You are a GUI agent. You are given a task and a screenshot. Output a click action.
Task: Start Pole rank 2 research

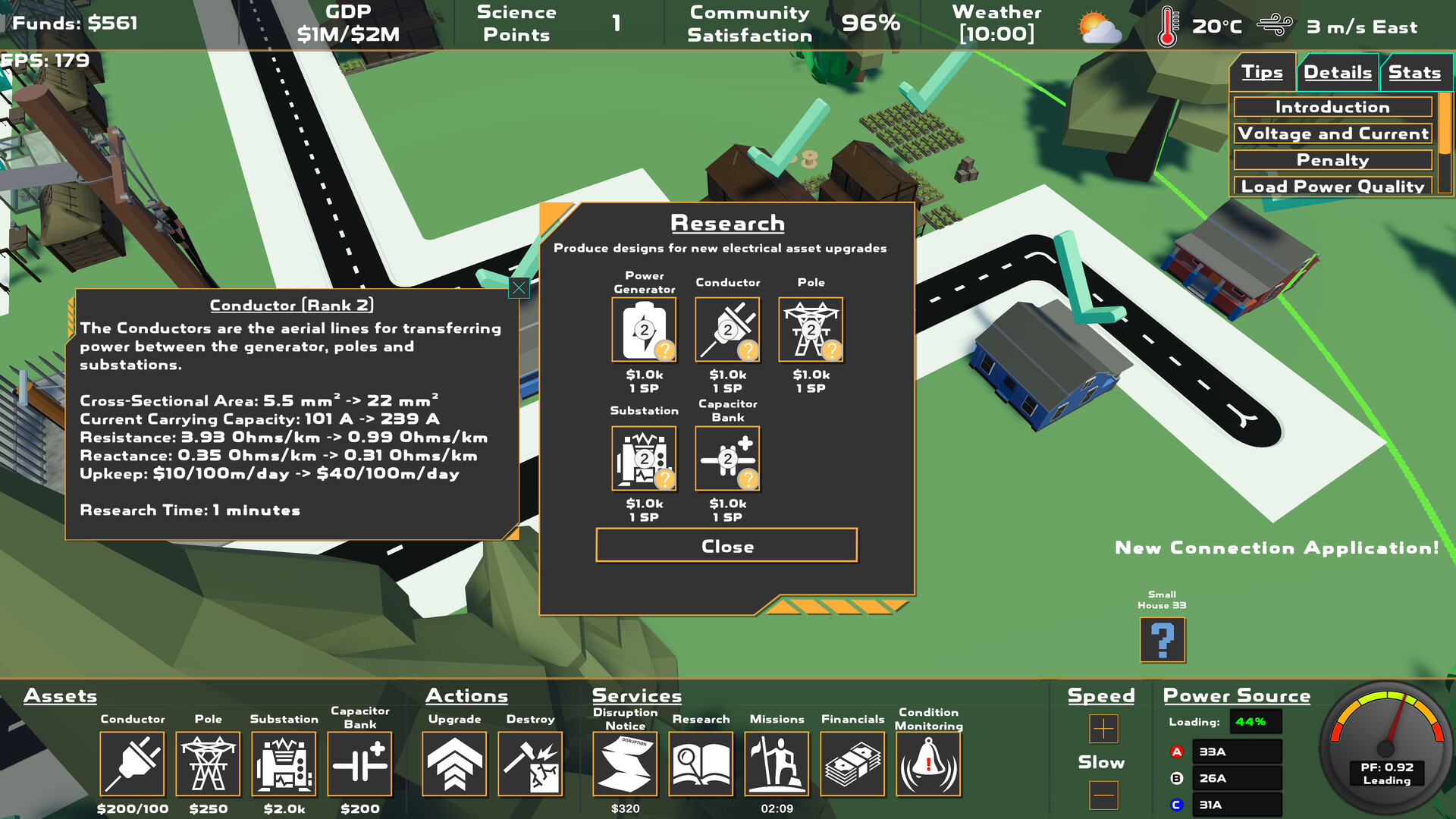(x=811, y=328)
